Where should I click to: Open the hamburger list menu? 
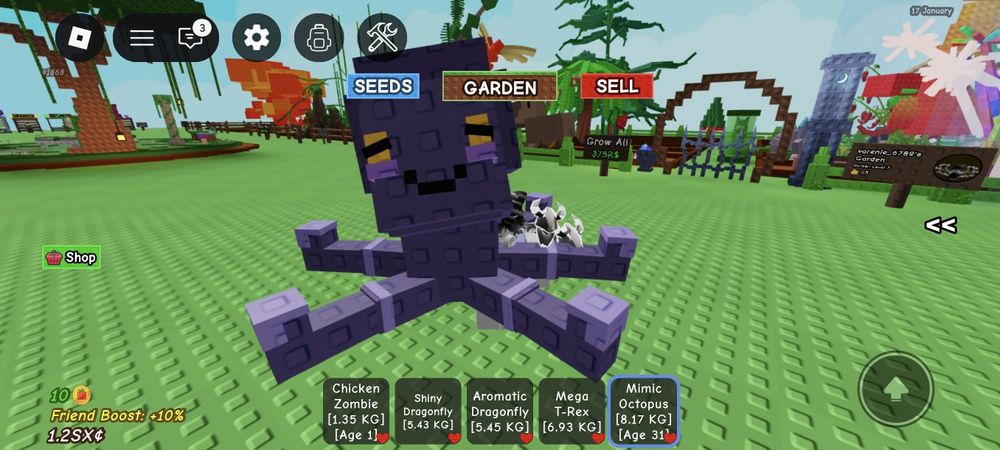point(142,38)
